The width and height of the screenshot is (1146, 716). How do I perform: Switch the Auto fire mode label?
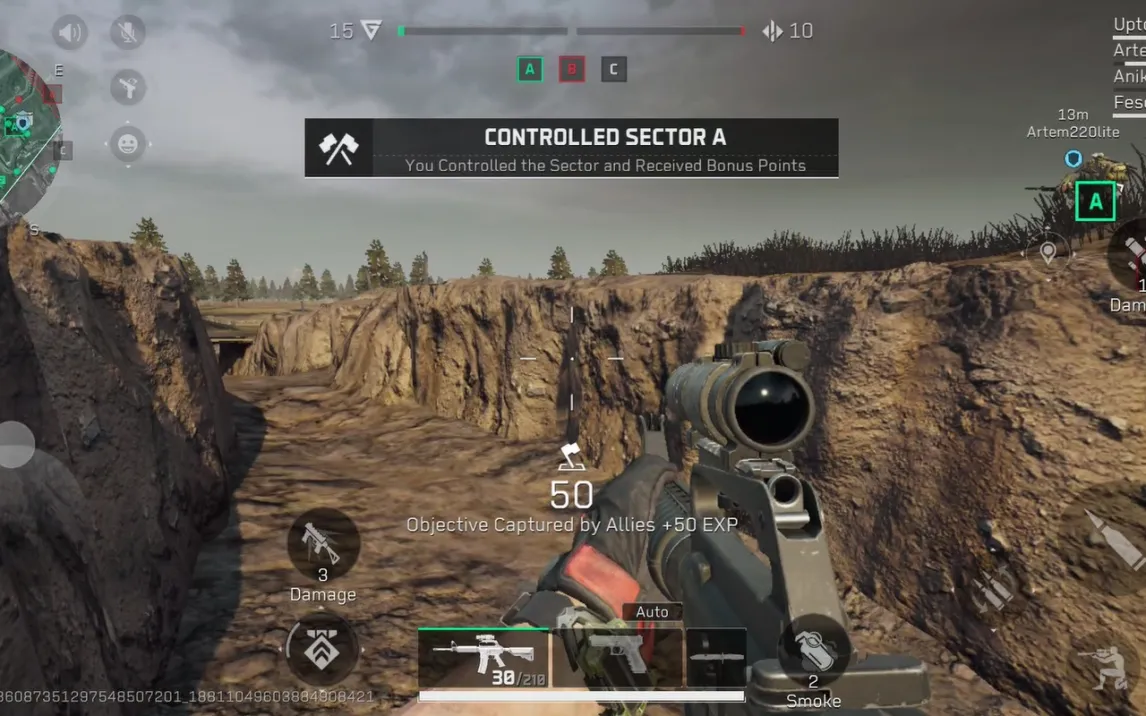tap(652, 611)
